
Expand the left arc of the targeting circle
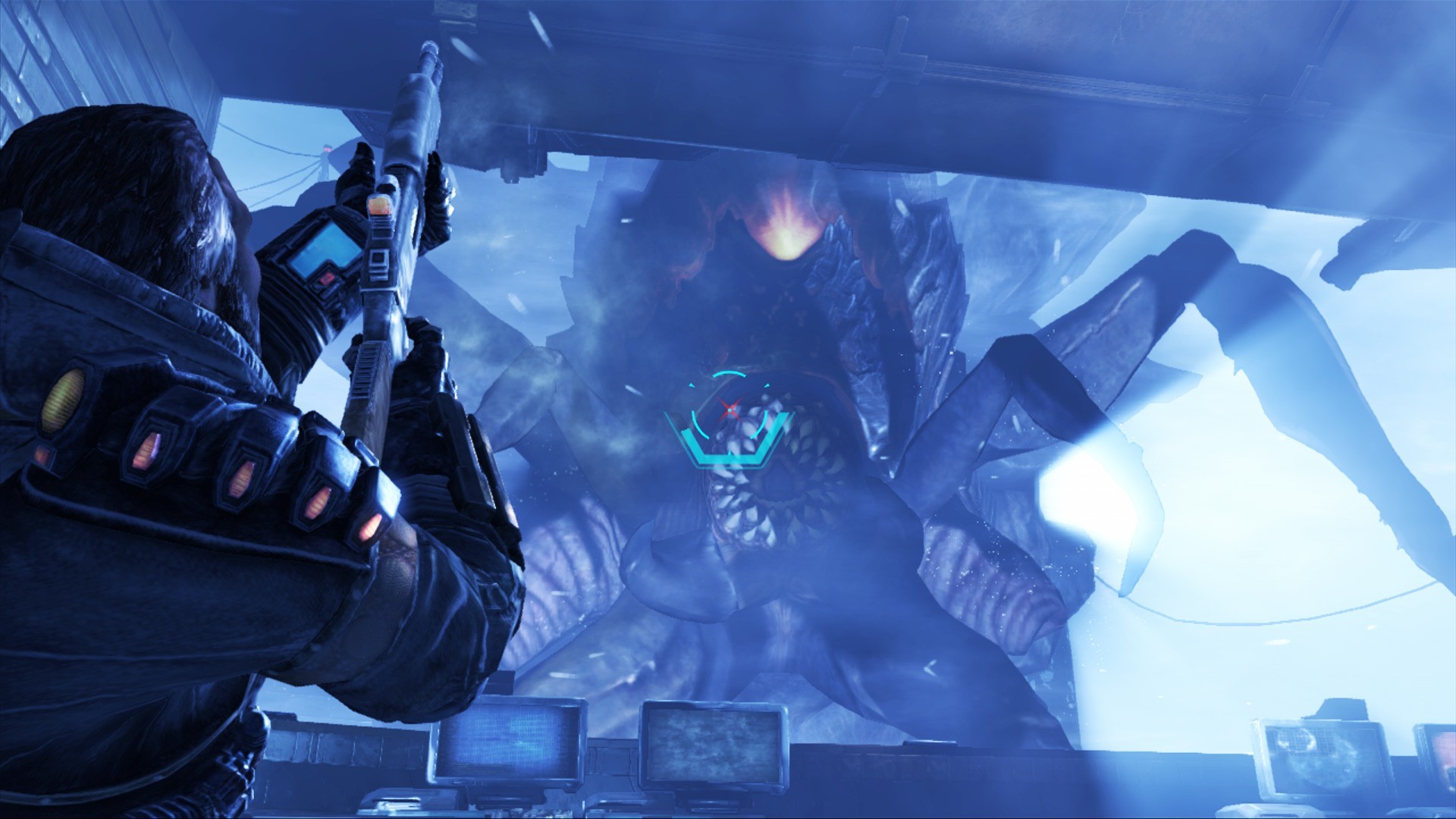point(698,423)
